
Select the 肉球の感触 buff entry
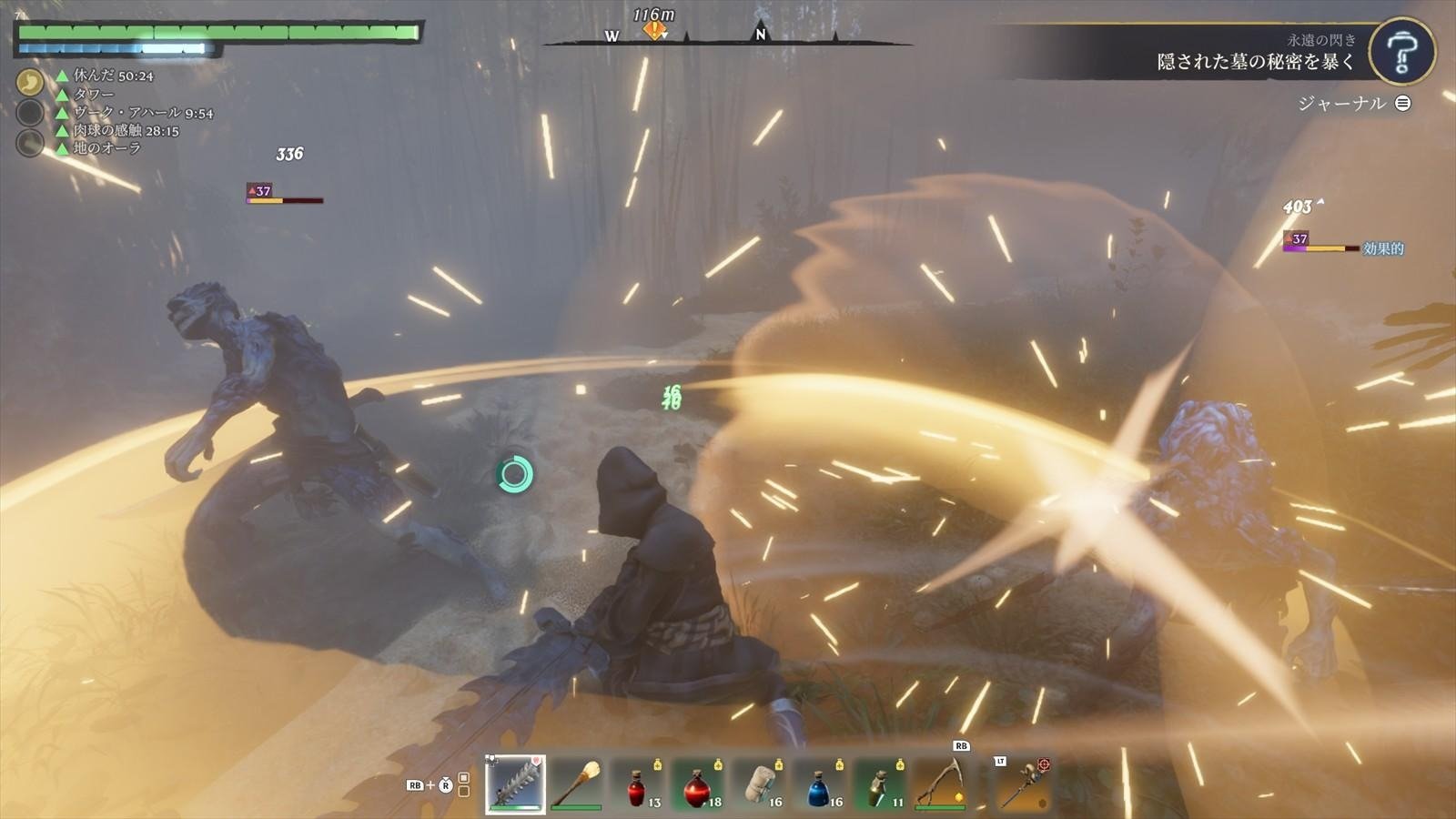pos(126,130)
